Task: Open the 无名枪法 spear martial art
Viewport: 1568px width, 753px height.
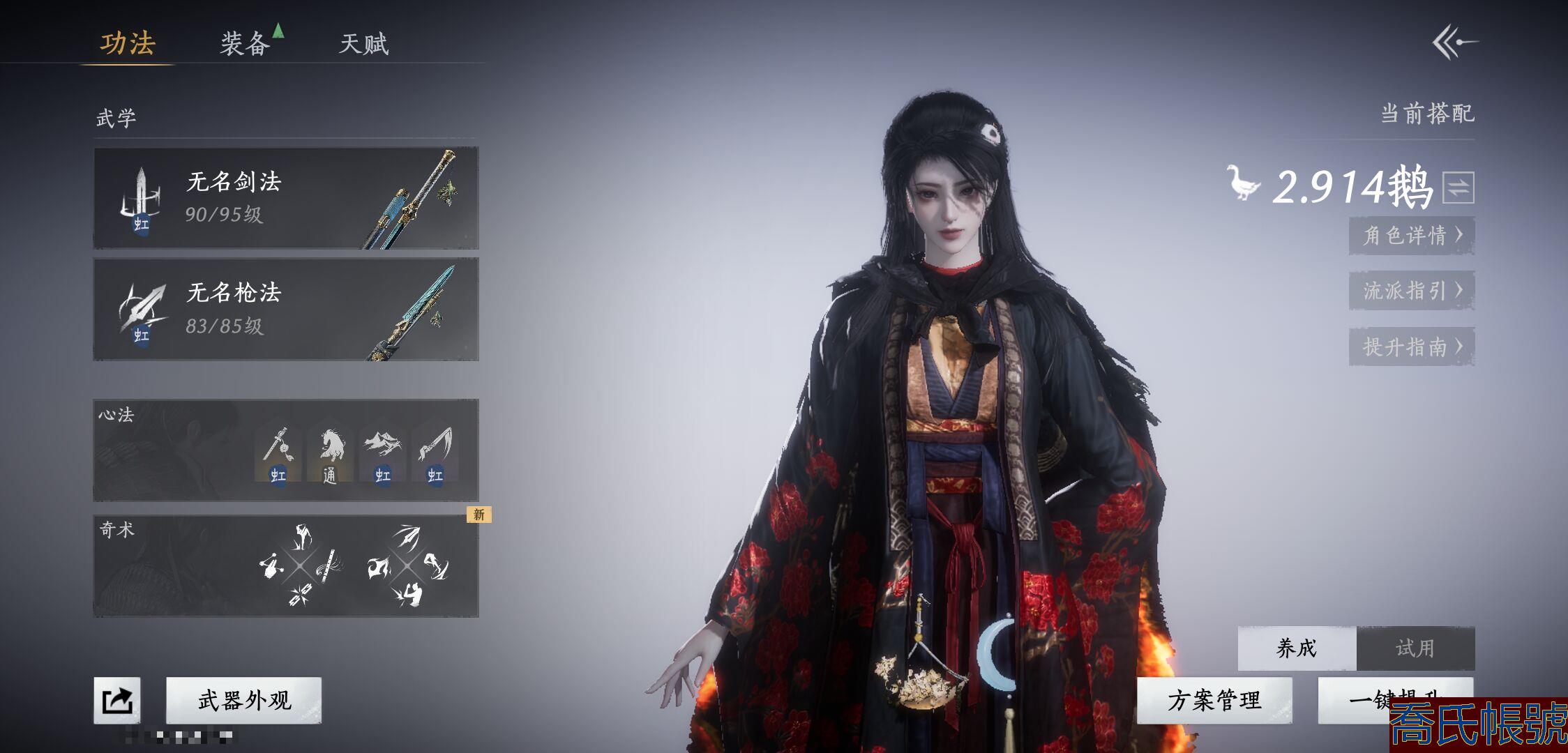Action: (286, 309)
